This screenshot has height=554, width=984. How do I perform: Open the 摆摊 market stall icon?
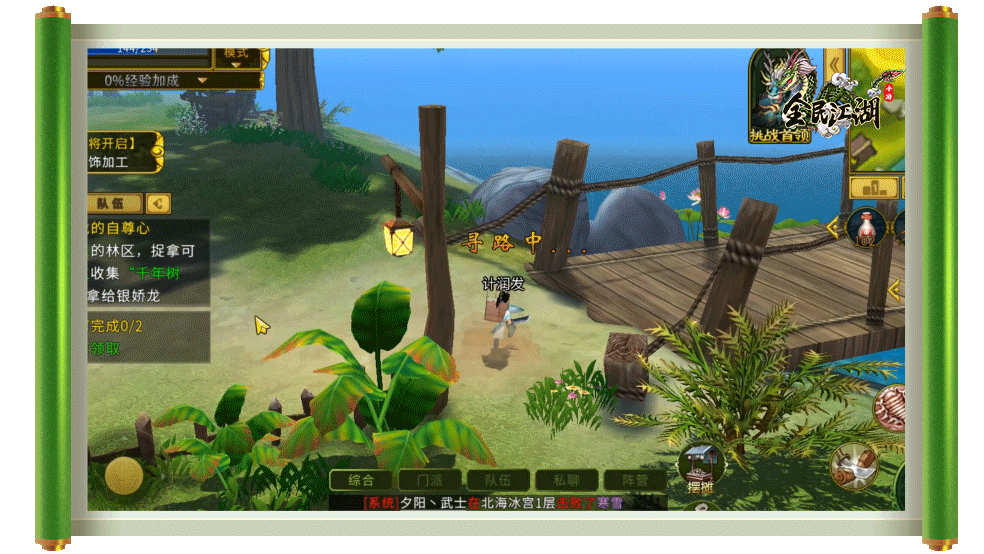[x=701, y=468]
